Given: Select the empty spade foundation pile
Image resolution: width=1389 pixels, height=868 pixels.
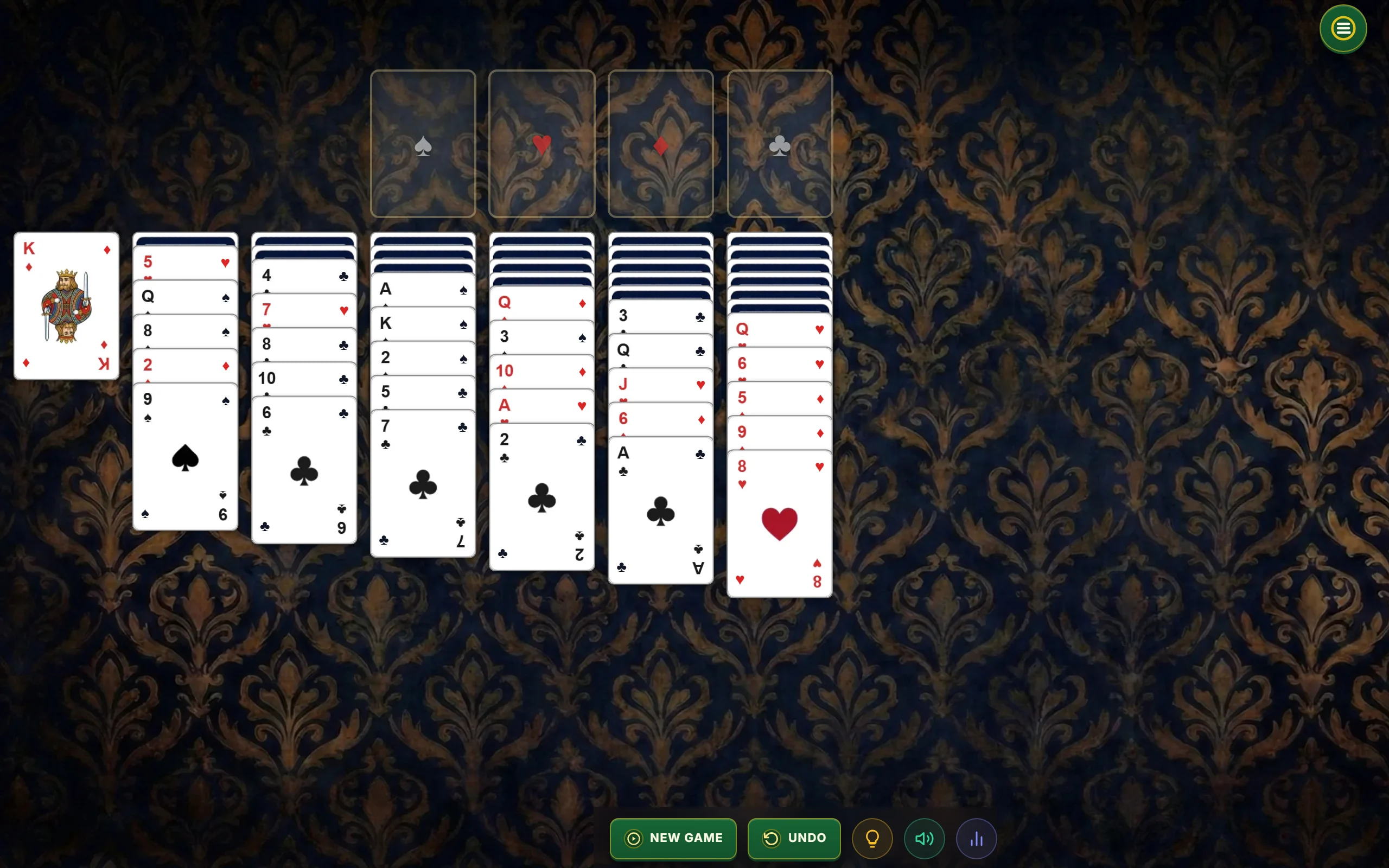Looking at the screenshot, I should click(423, 144).
